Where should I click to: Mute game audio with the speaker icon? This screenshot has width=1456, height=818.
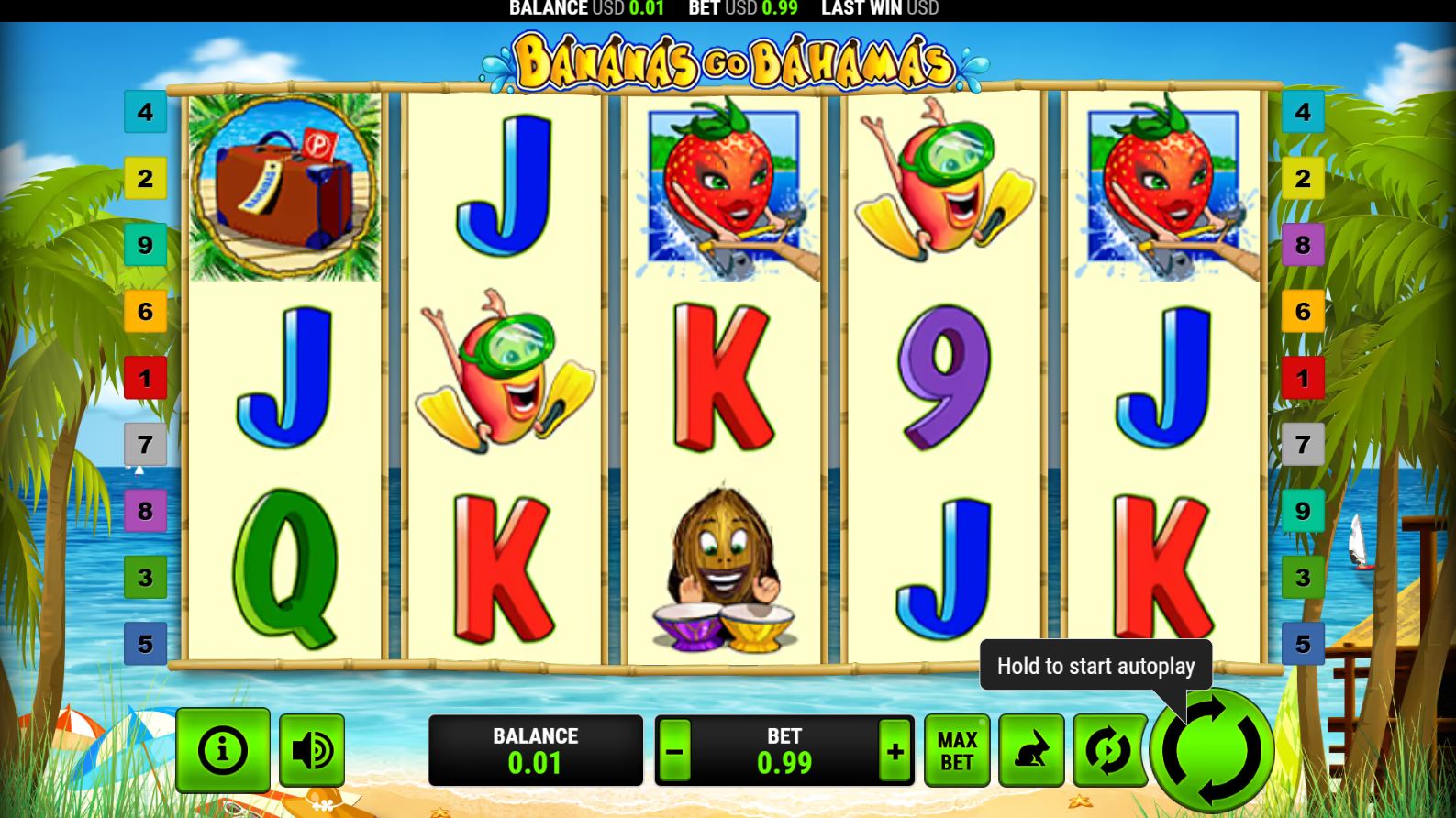[x=312, y=750]
